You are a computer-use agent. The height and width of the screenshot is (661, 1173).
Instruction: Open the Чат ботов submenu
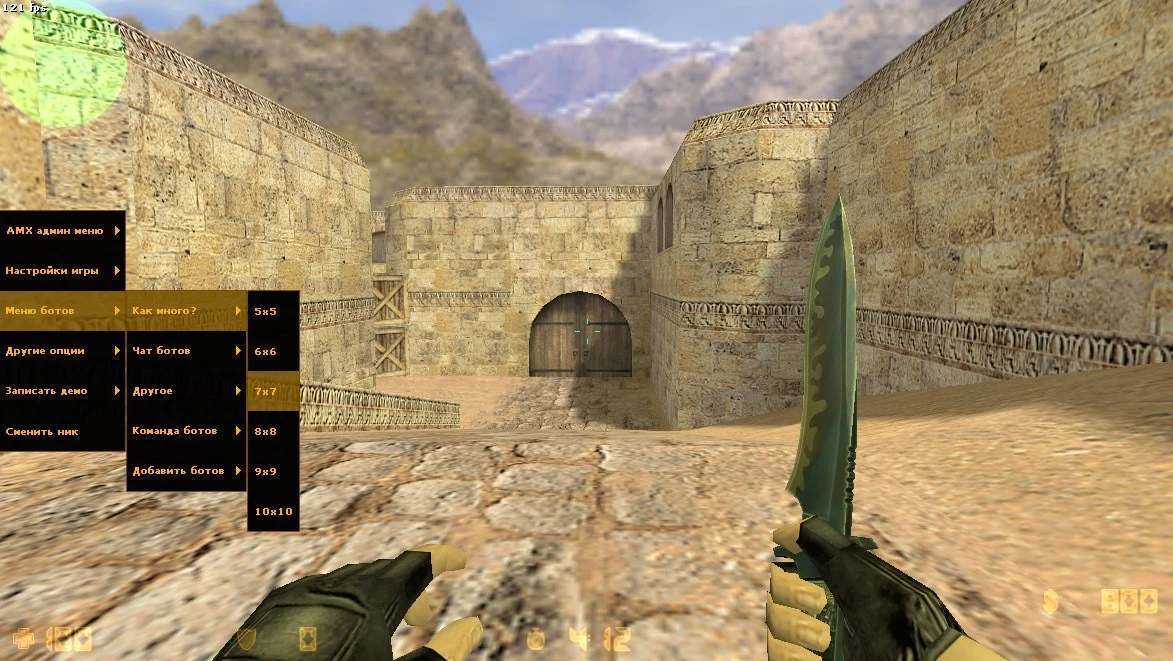click(186, 351)
